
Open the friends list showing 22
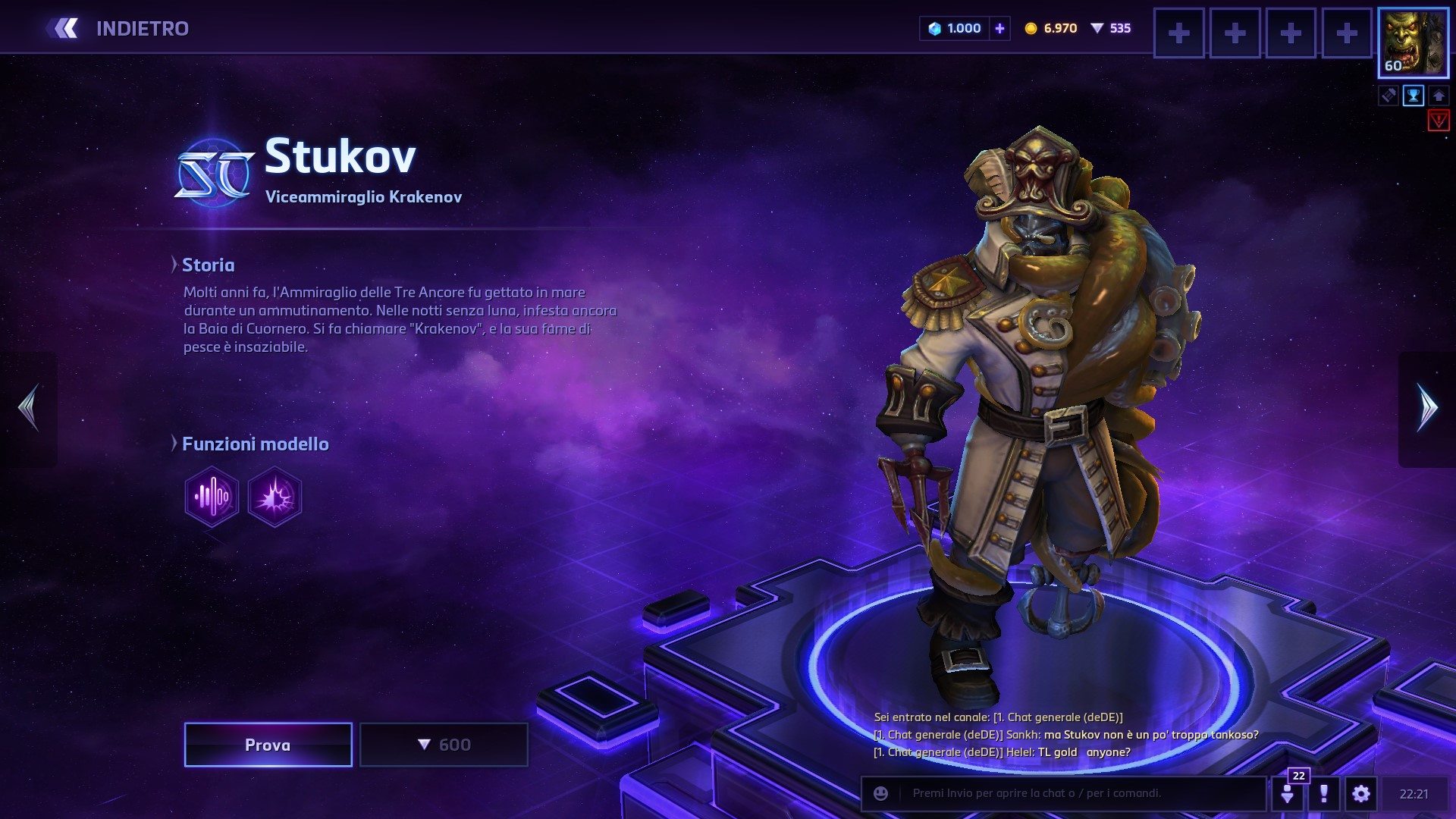coord(1288,793)
